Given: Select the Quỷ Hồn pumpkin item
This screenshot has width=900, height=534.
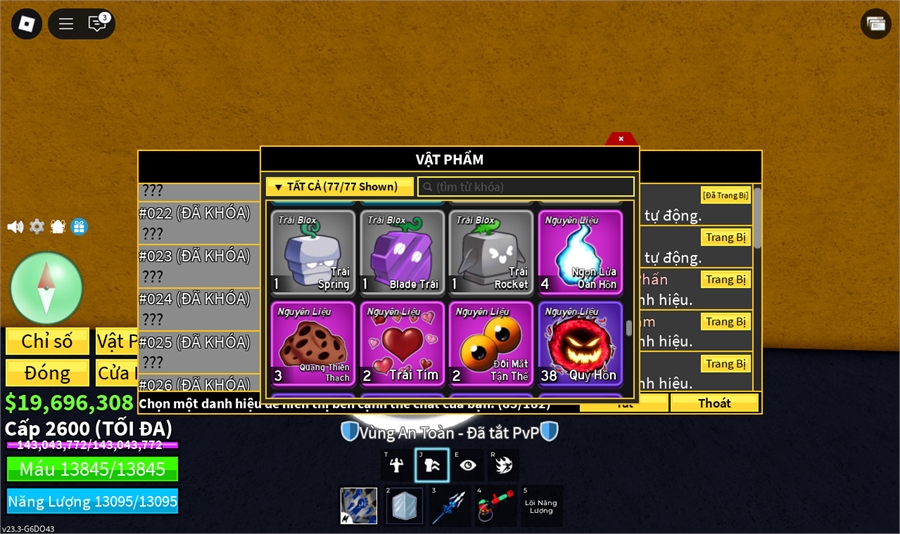Looking at the screenshot, I should [x=580, y=343].
